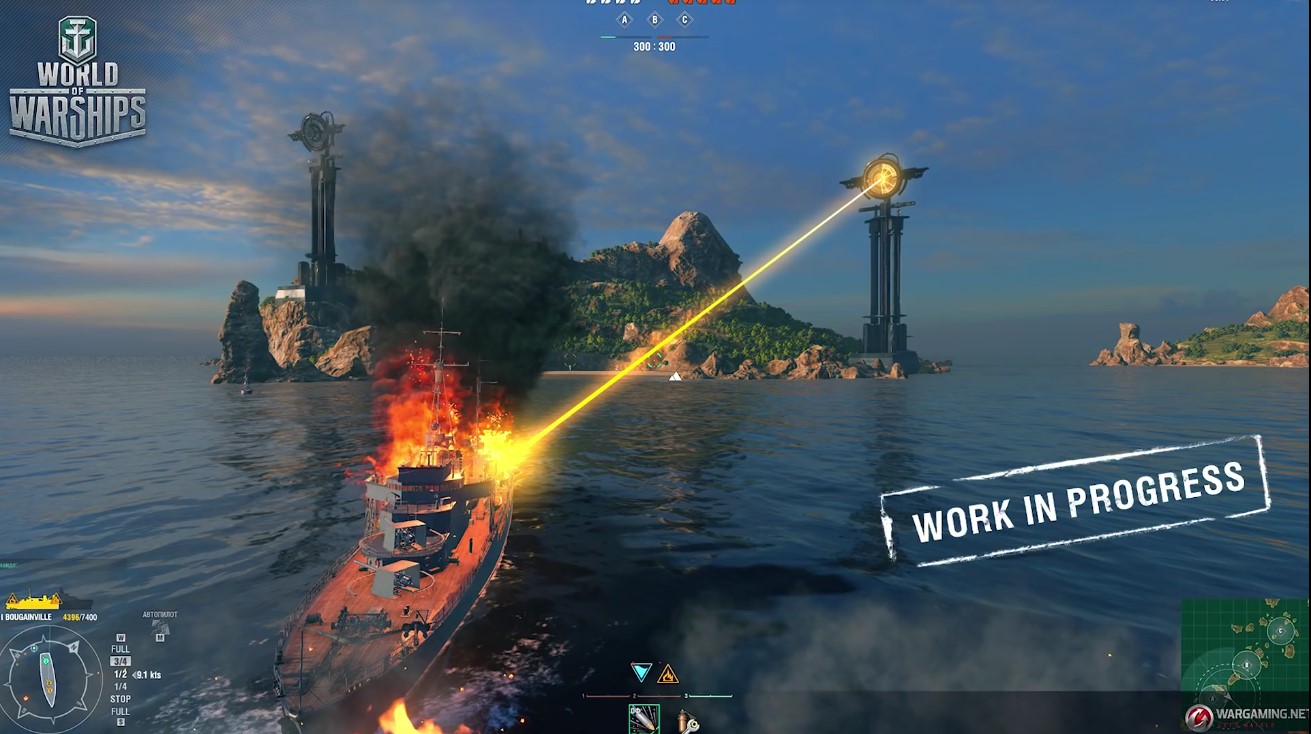
Task: Click the capture point B indicator at top
Action: [655, 20]
